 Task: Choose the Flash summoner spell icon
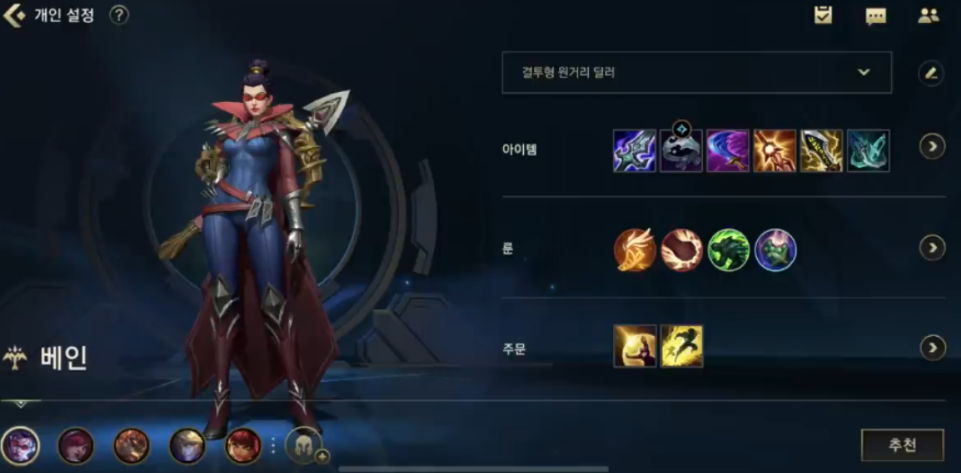click(x=682, y=347)
